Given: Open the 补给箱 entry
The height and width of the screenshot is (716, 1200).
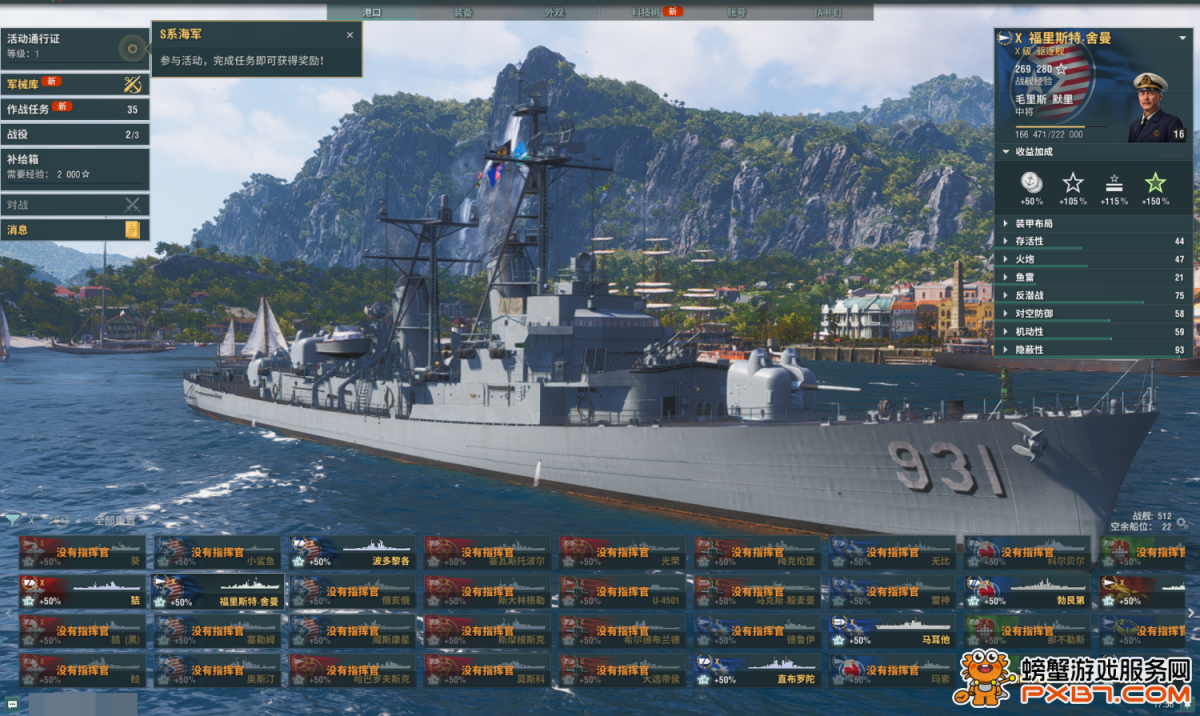Looking at the screenshot, I should click(x=75, y=165).
